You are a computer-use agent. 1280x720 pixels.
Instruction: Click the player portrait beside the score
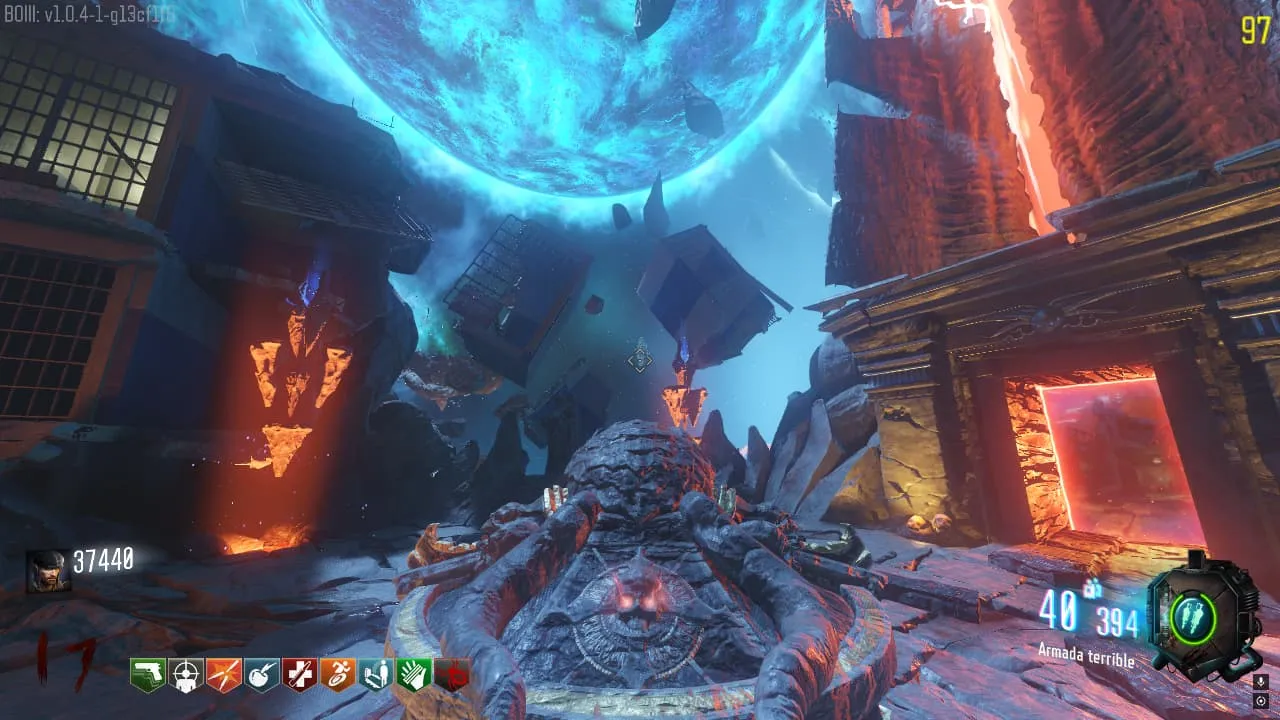tap(48, 571)
